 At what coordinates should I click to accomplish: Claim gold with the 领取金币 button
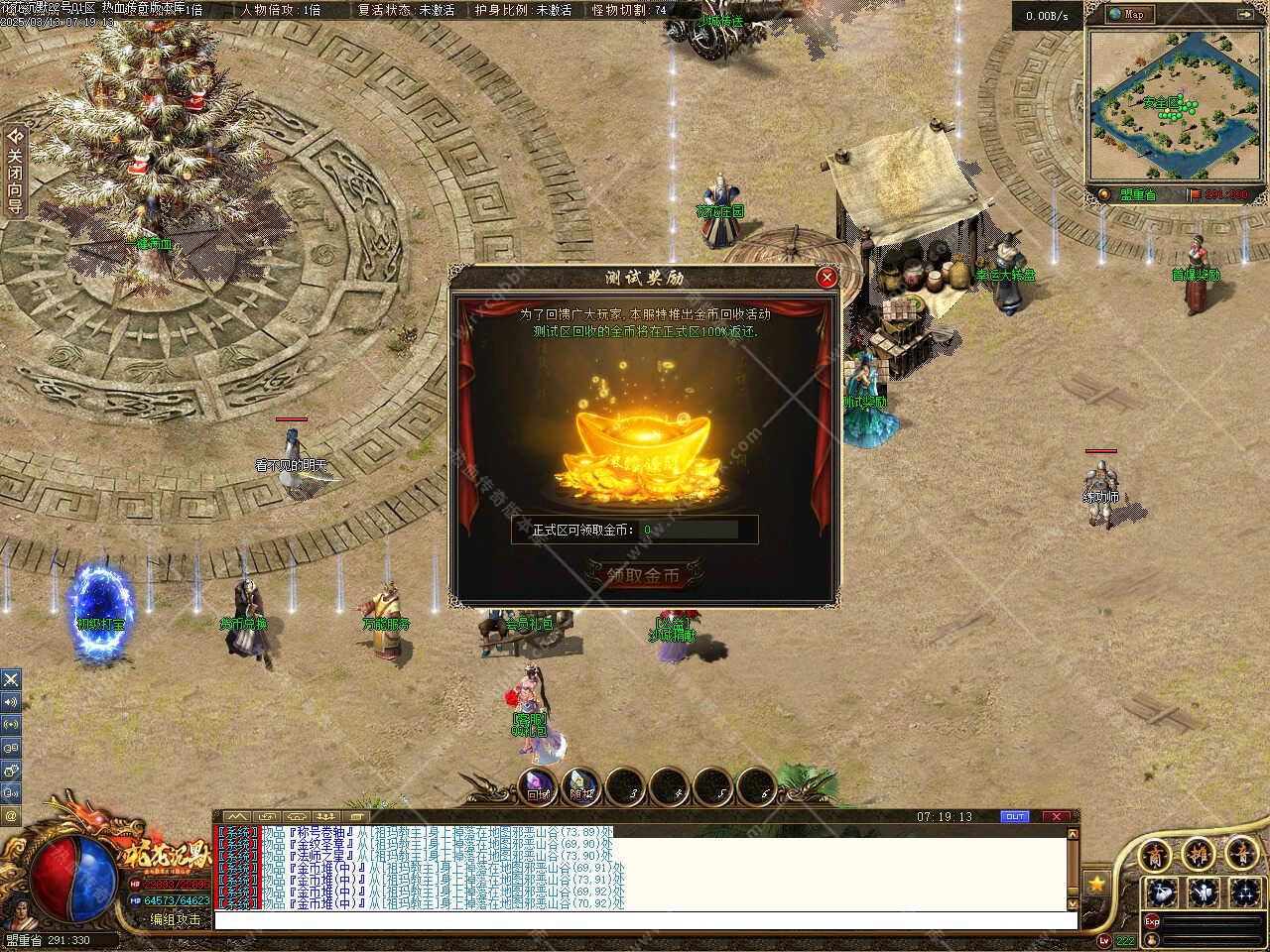tap(644, 575)
